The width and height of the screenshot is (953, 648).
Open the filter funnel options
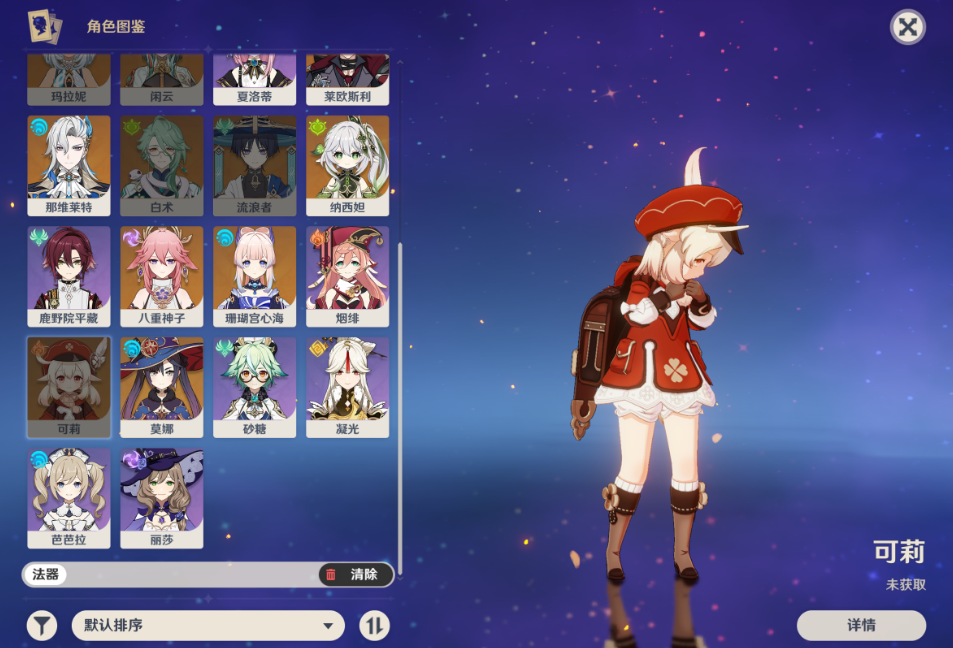42,626
